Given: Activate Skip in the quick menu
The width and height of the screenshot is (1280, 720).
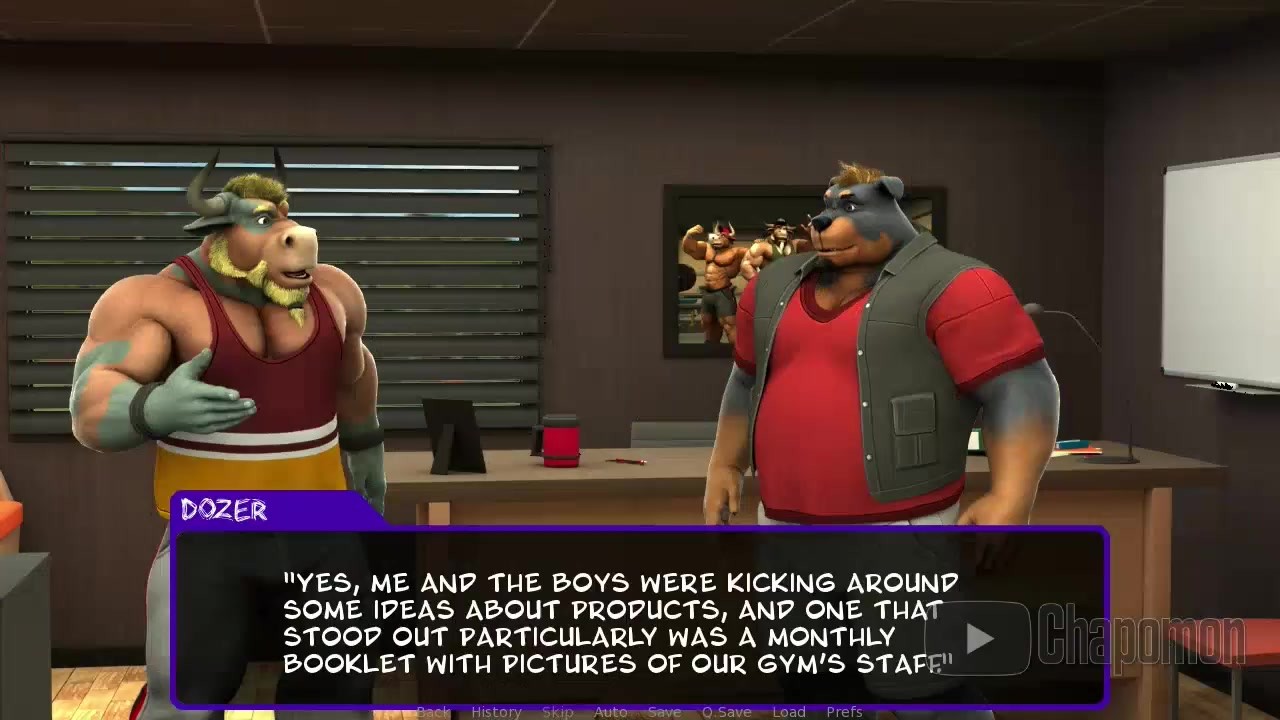Looking at the screenshot, I should click(557, 712).
